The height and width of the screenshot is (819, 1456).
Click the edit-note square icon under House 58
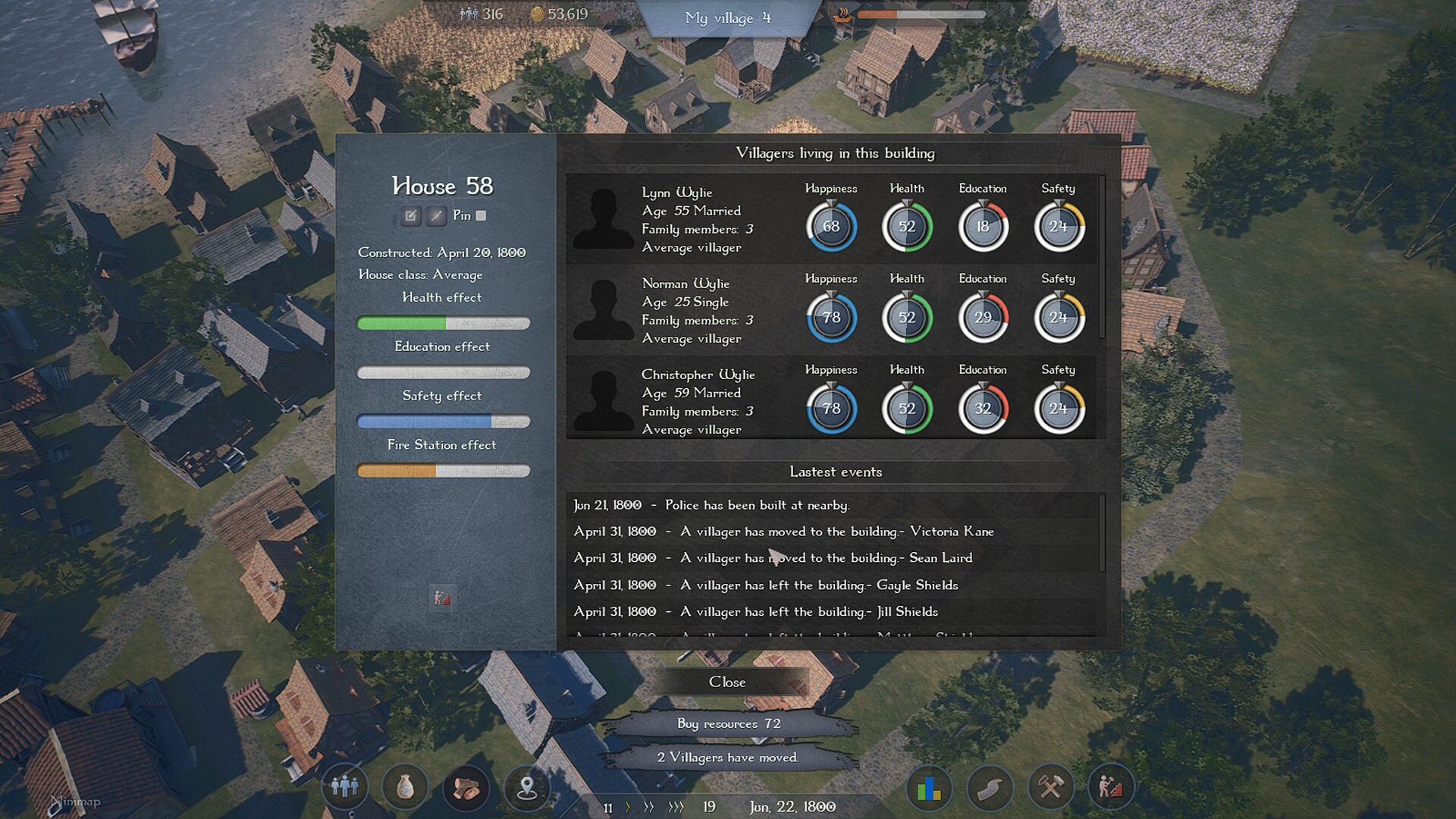(x=410, y=216)
